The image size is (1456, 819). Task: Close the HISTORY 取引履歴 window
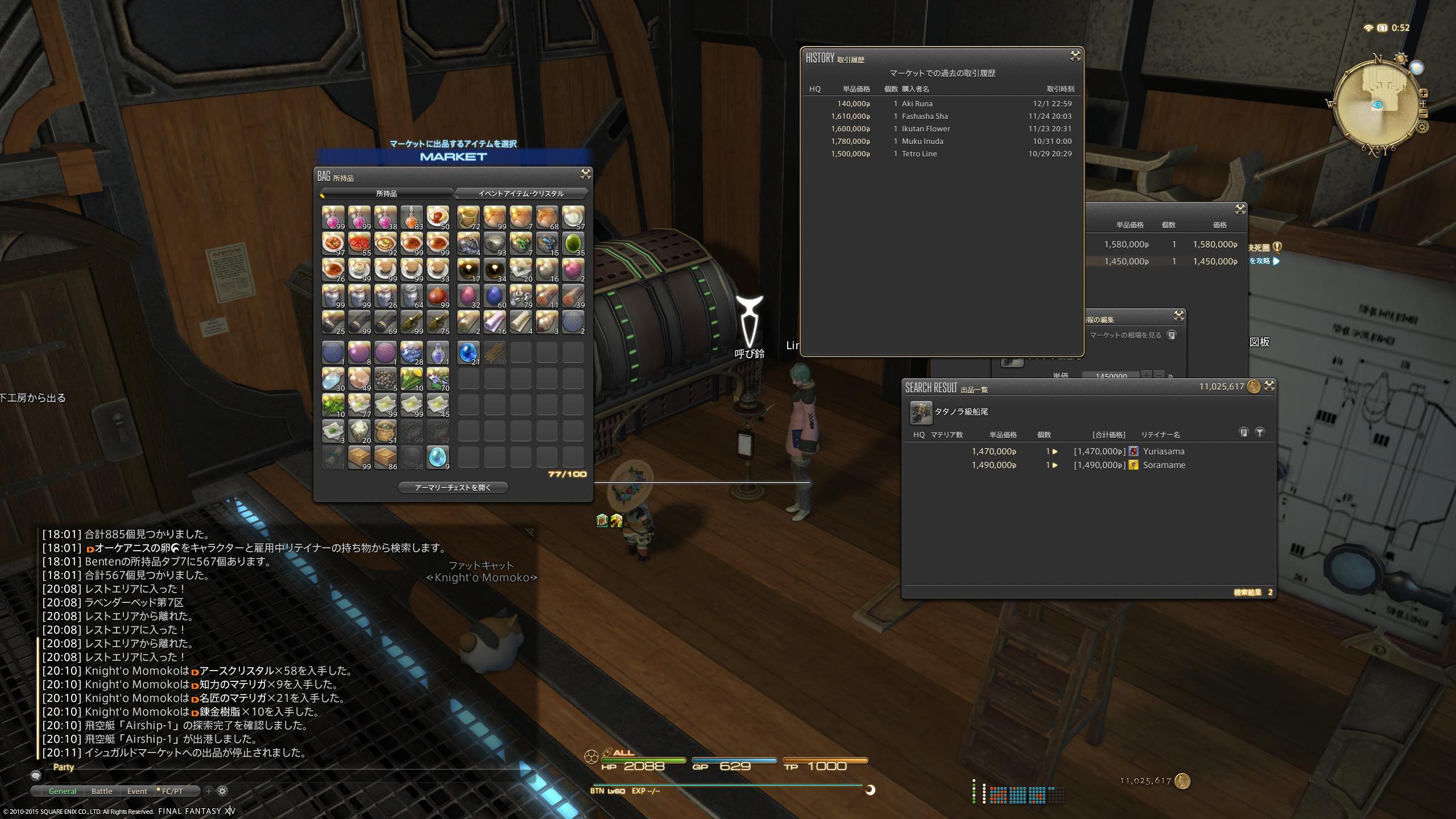point(1075,56)
